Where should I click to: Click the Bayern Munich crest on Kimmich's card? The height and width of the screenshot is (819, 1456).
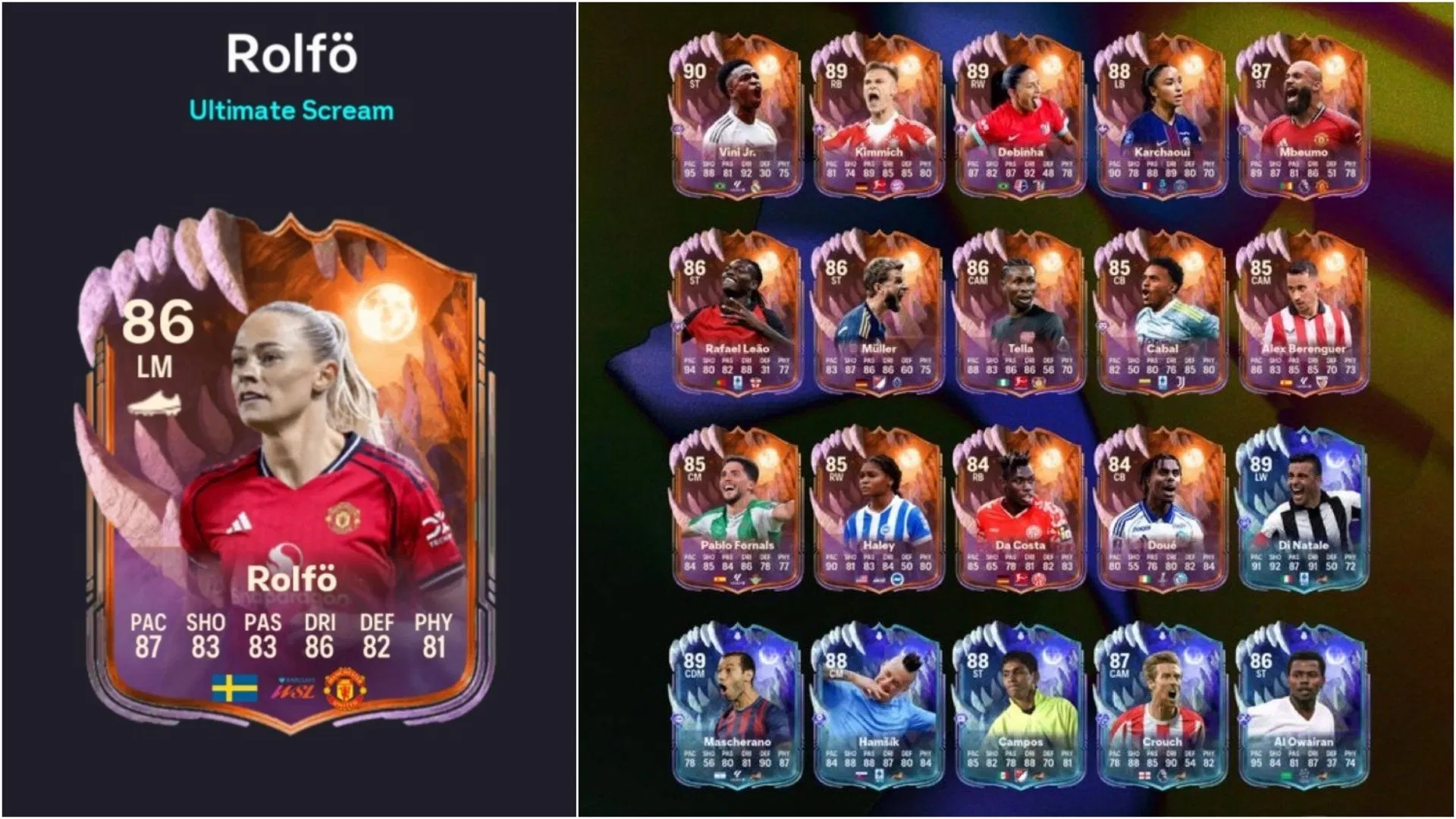coord(898,186)
